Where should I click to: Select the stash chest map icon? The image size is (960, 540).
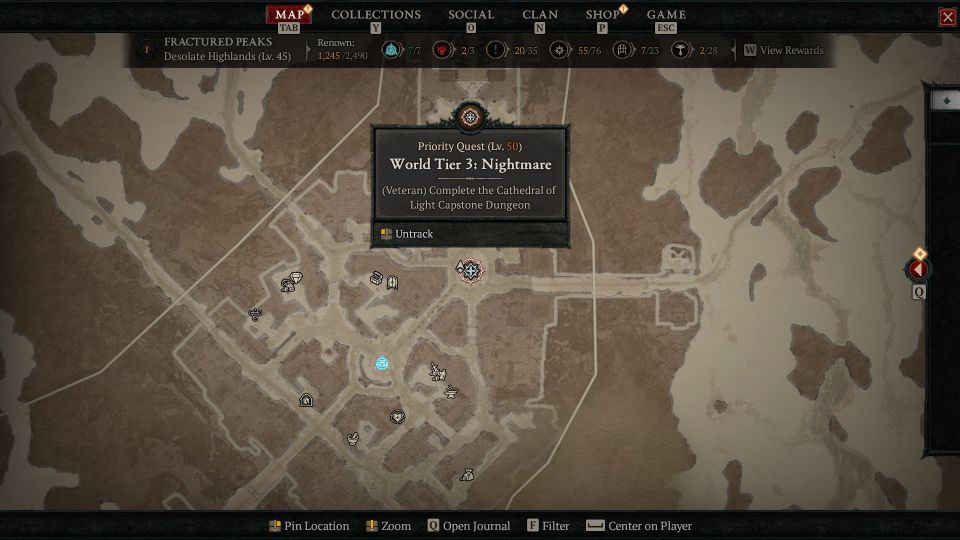click(x=377, y=278)
